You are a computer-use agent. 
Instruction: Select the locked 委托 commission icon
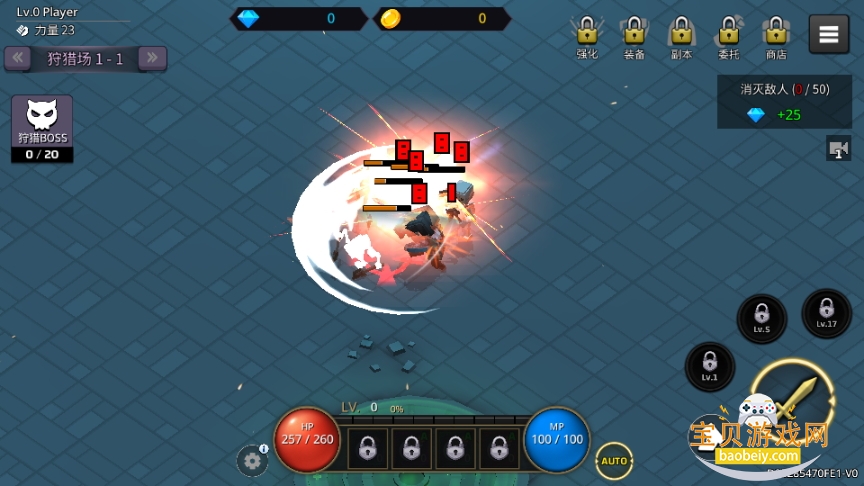point(729,36)
